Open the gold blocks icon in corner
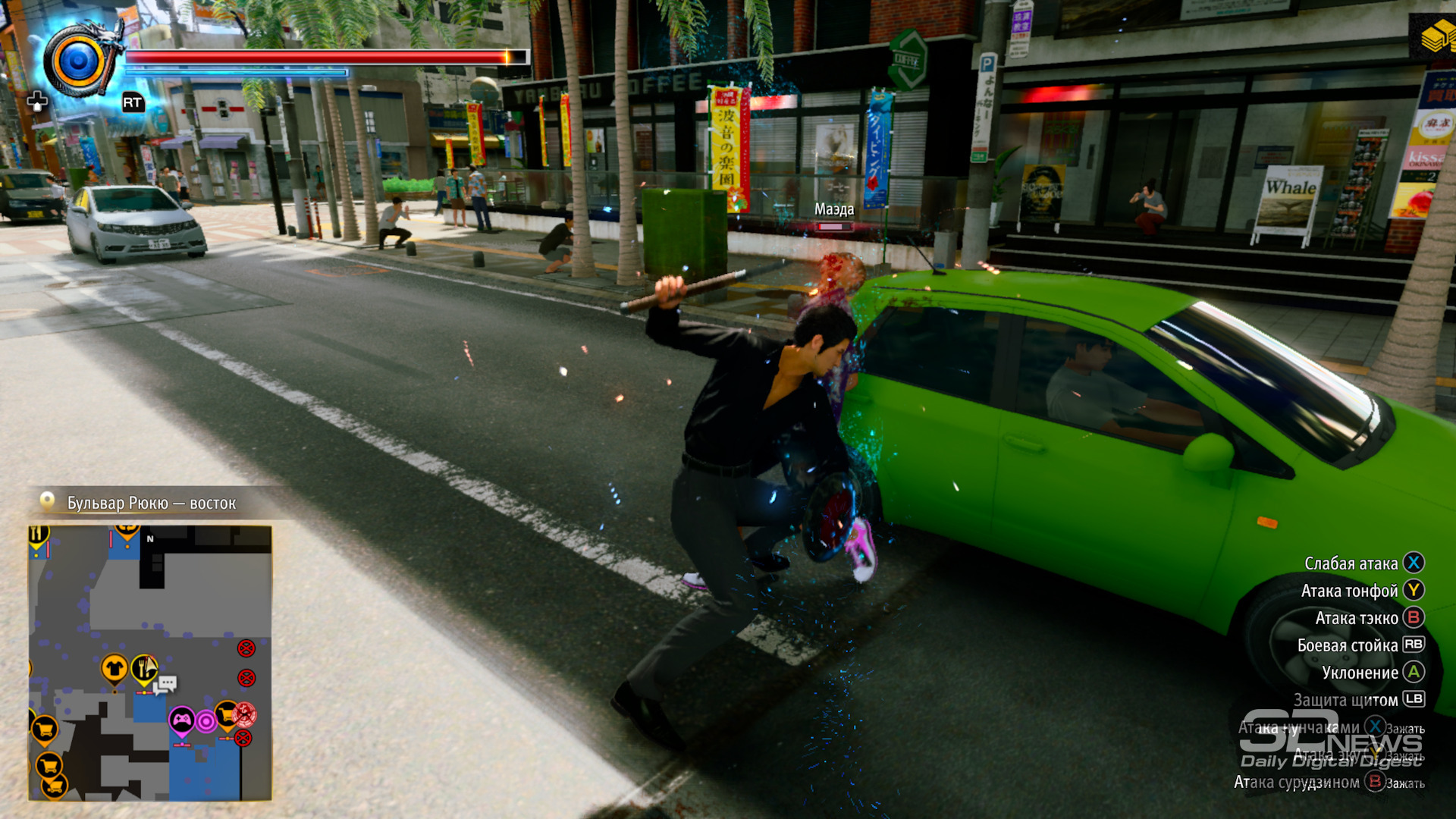This screenshot has height=819, width=1456. (1436, 36)
